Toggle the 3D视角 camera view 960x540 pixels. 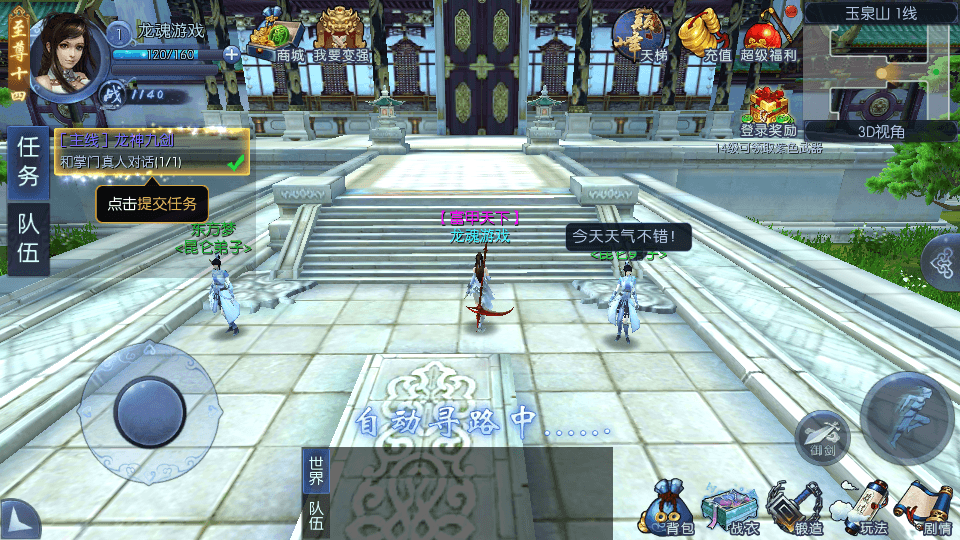(x=881, y=131)
